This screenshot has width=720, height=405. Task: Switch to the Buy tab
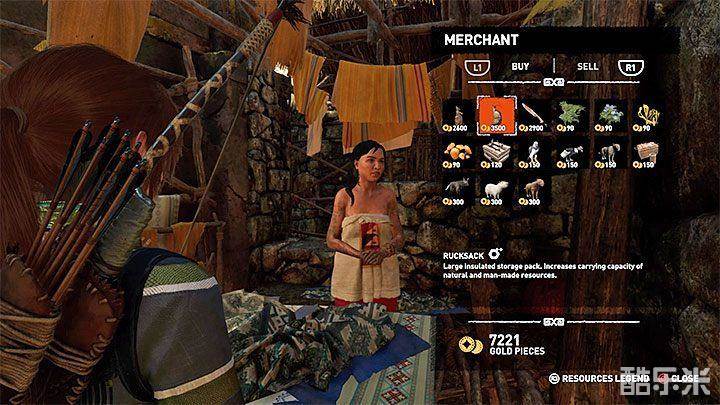(520, 66)
